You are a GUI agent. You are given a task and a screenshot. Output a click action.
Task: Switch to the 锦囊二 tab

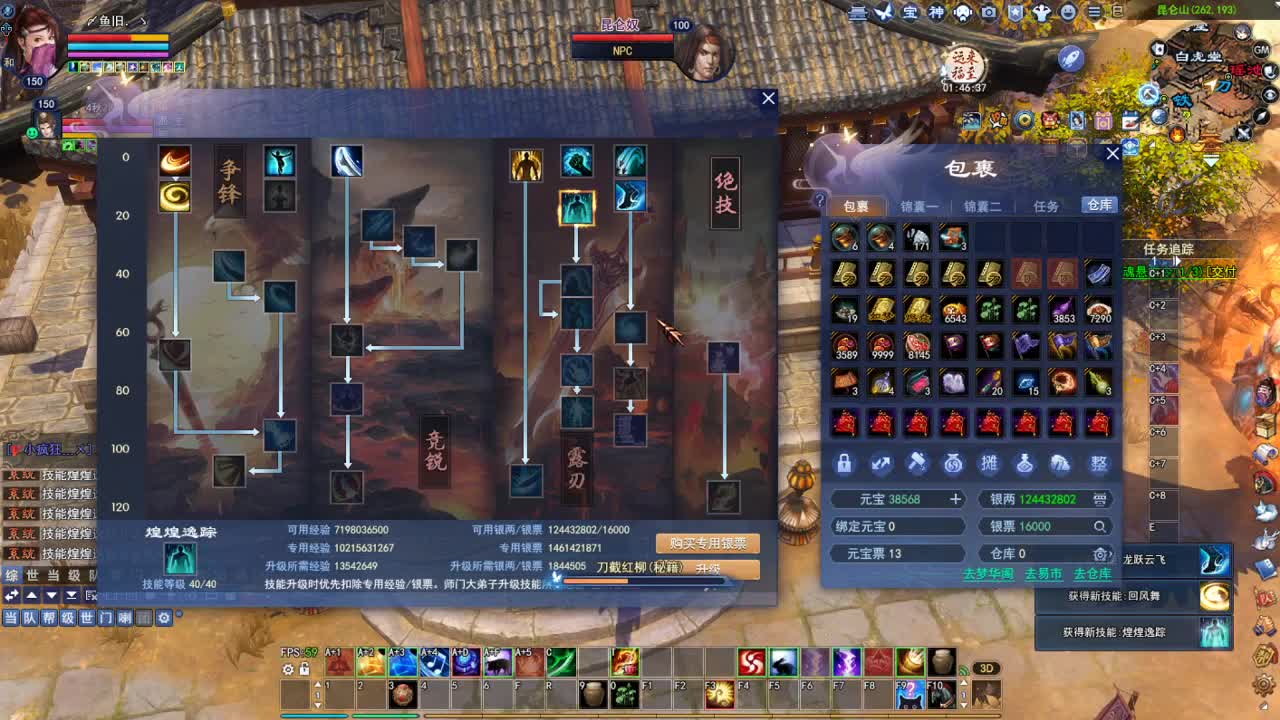pos(983,206)
